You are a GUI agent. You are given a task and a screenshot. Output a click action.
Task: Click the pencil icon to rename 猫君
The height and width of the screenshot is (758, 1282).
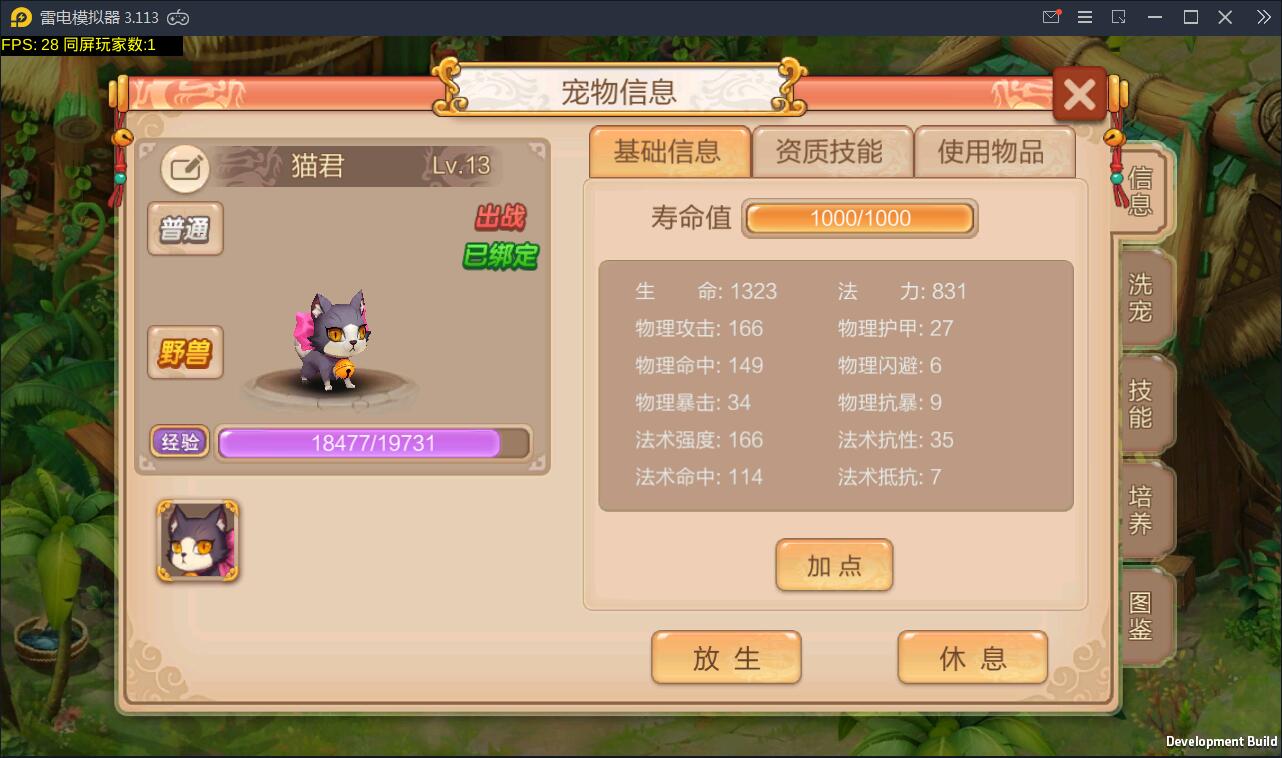point(185,167)
